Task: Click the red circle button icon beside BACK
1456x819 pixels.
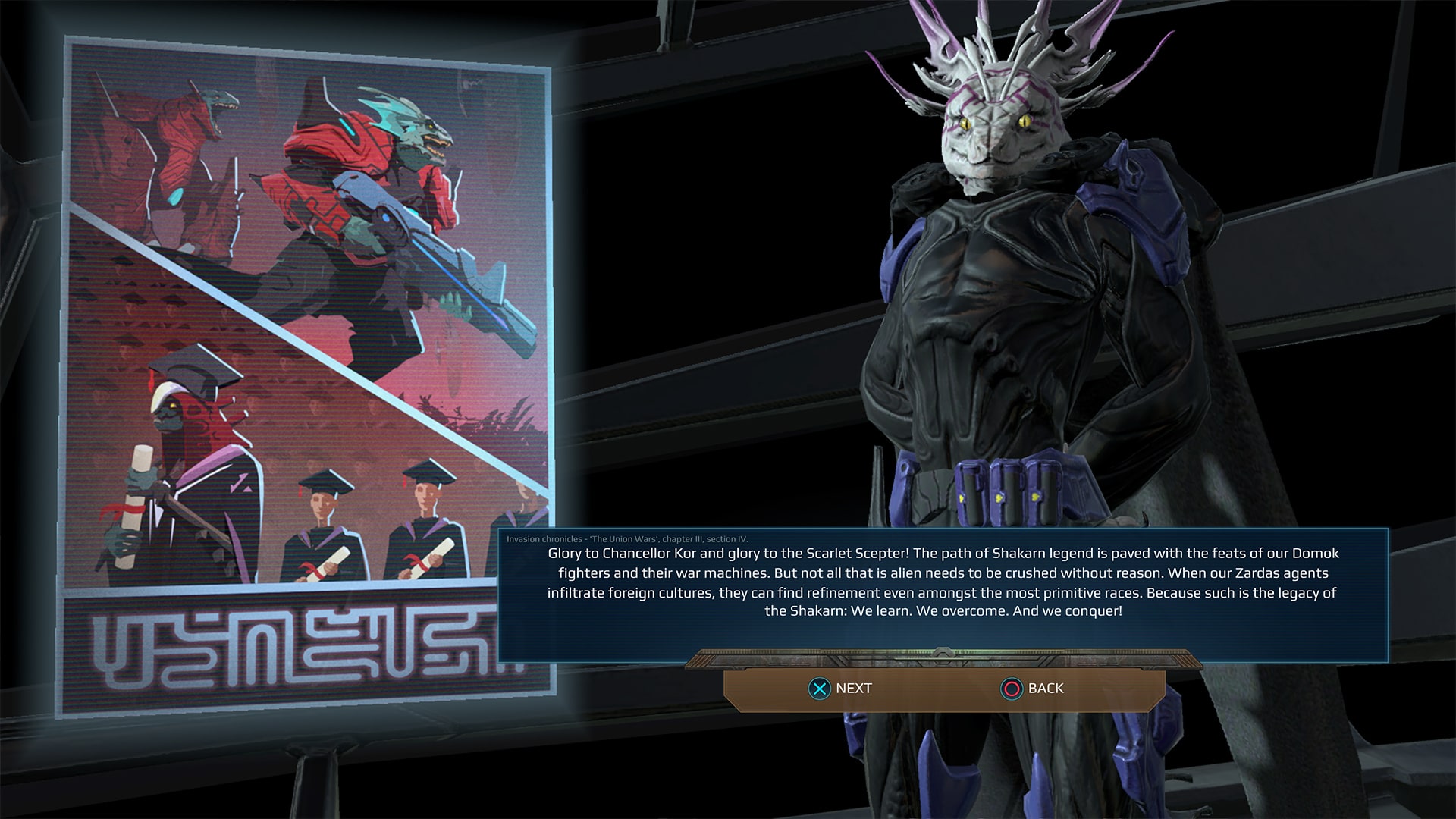Action: point(1012,689)
